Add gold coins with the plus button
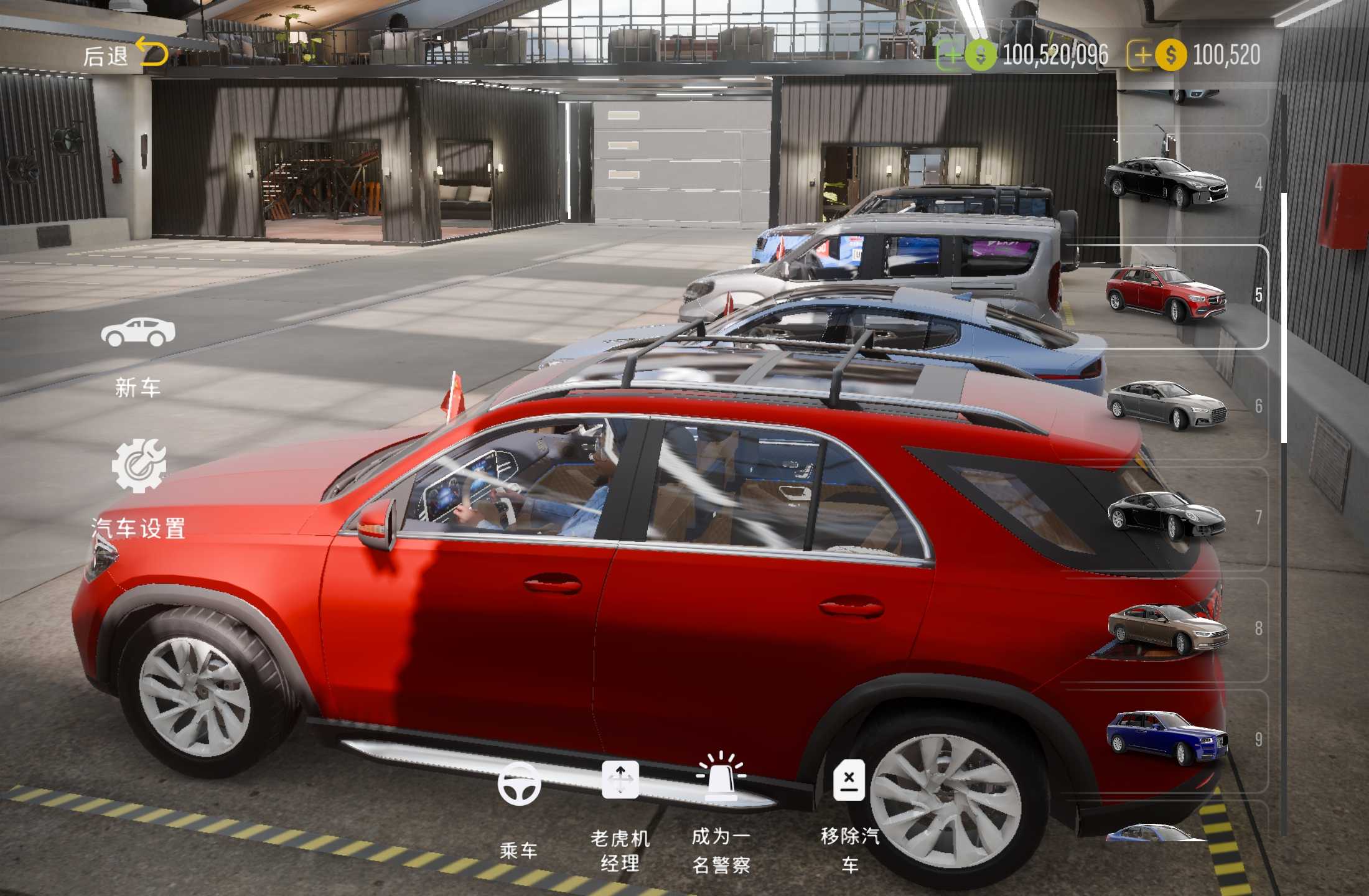 pyautogui.click(x=1142, y=56)
